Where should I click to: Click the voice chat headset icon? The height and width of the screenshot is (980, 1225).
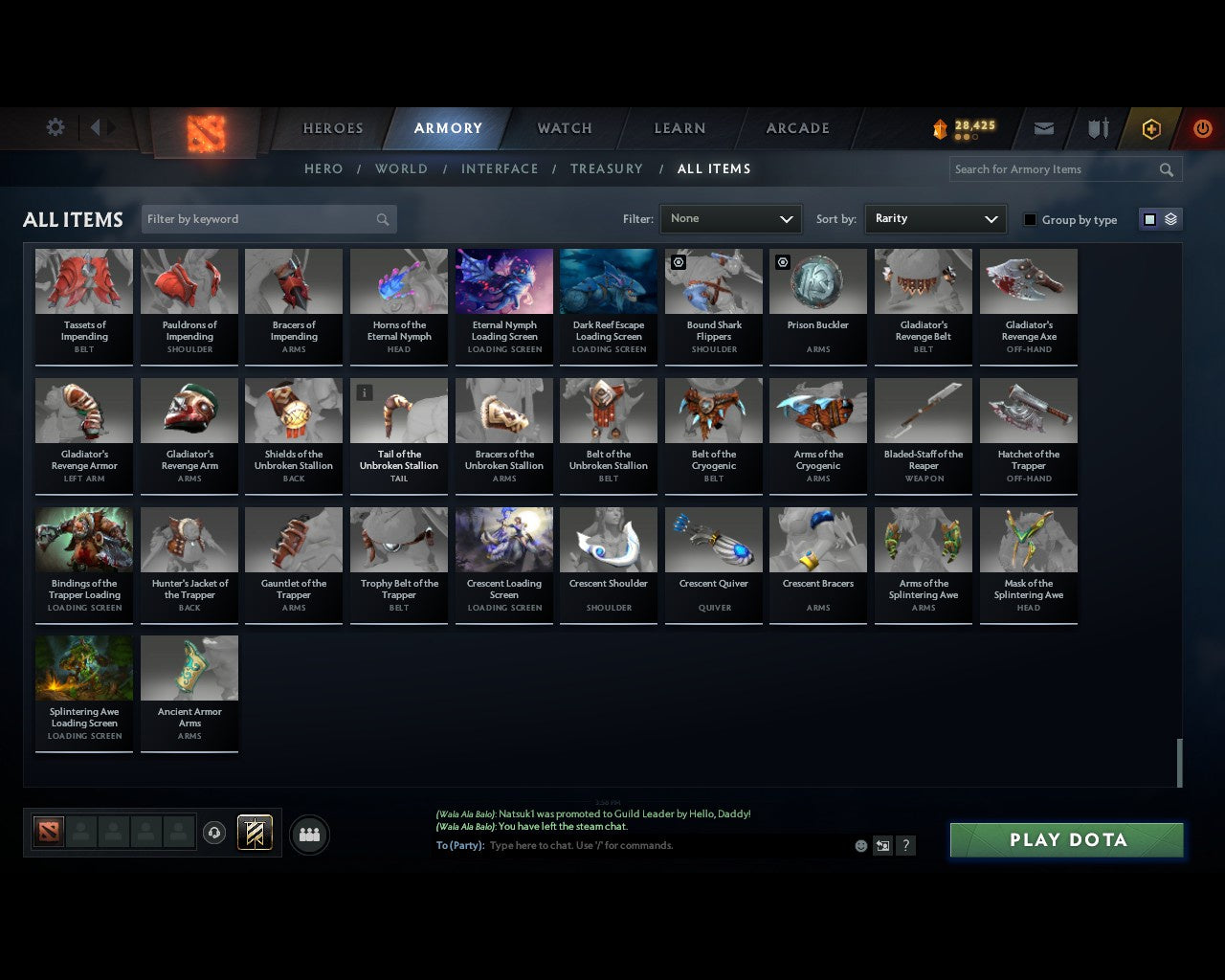tap(214, 833)
